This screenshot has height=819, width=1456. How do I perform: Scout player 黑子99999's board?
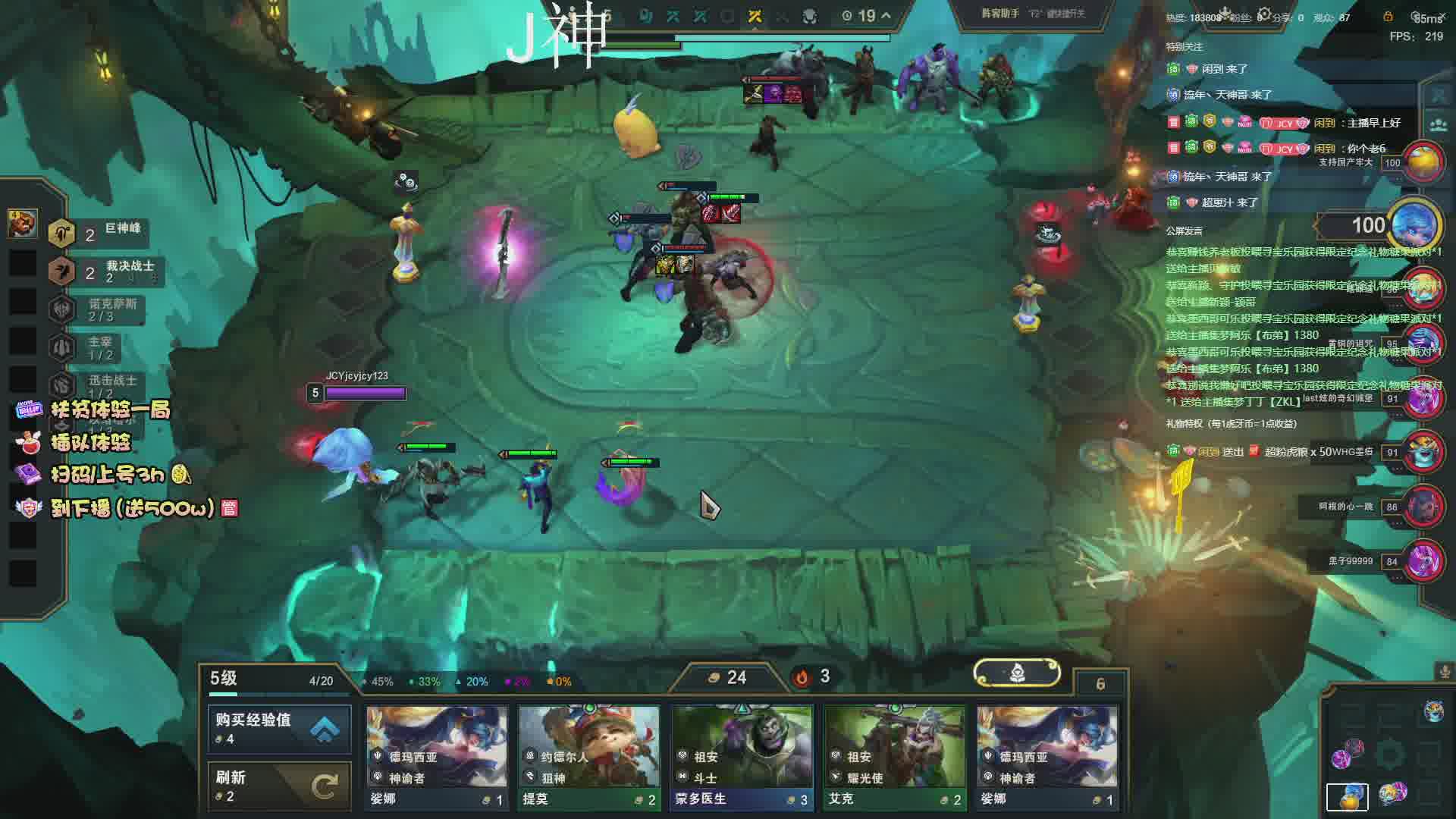pos(1423,562)
